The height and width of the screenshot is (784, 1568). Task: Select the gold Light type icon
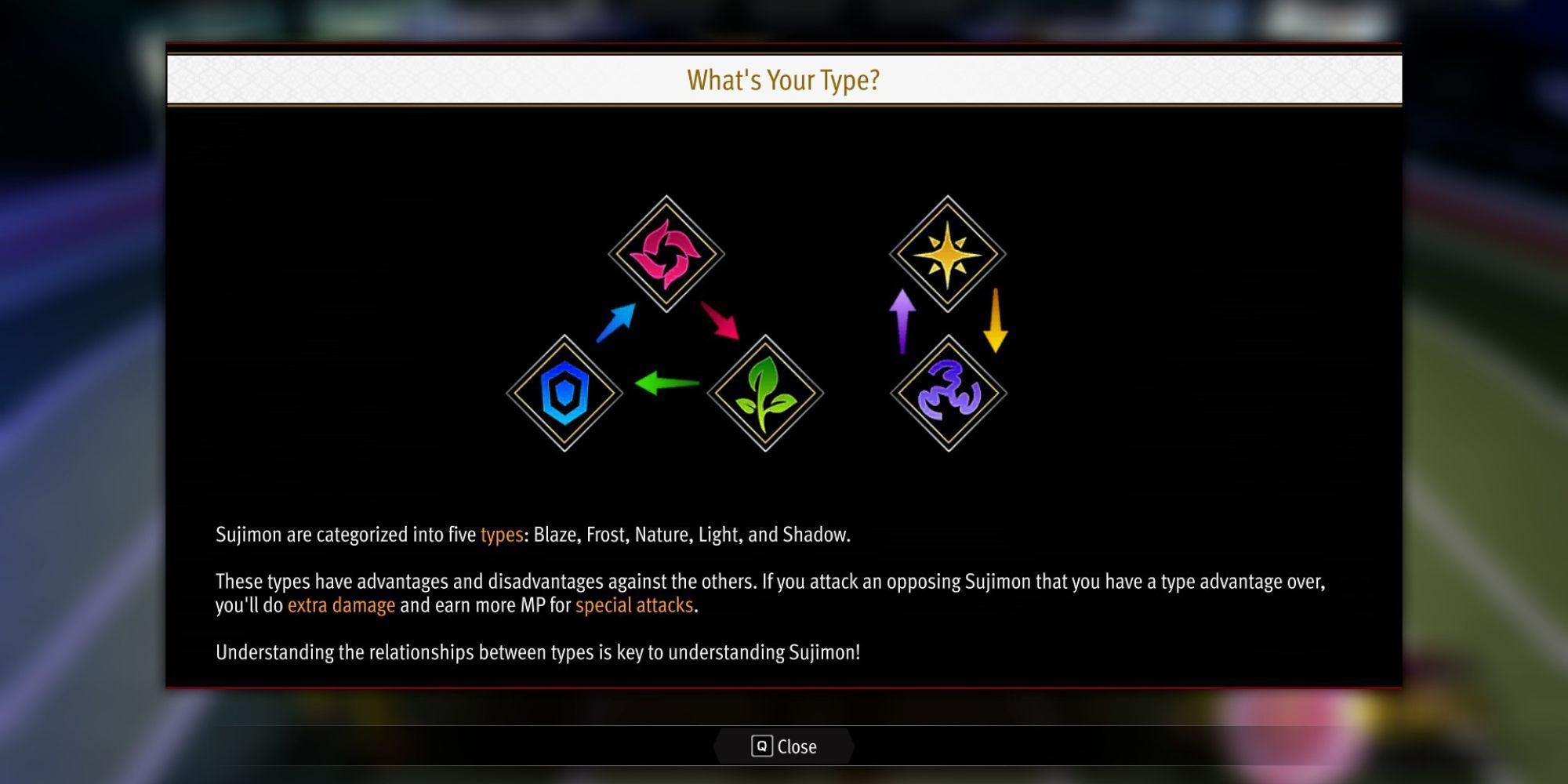click(x=947, y=255)
